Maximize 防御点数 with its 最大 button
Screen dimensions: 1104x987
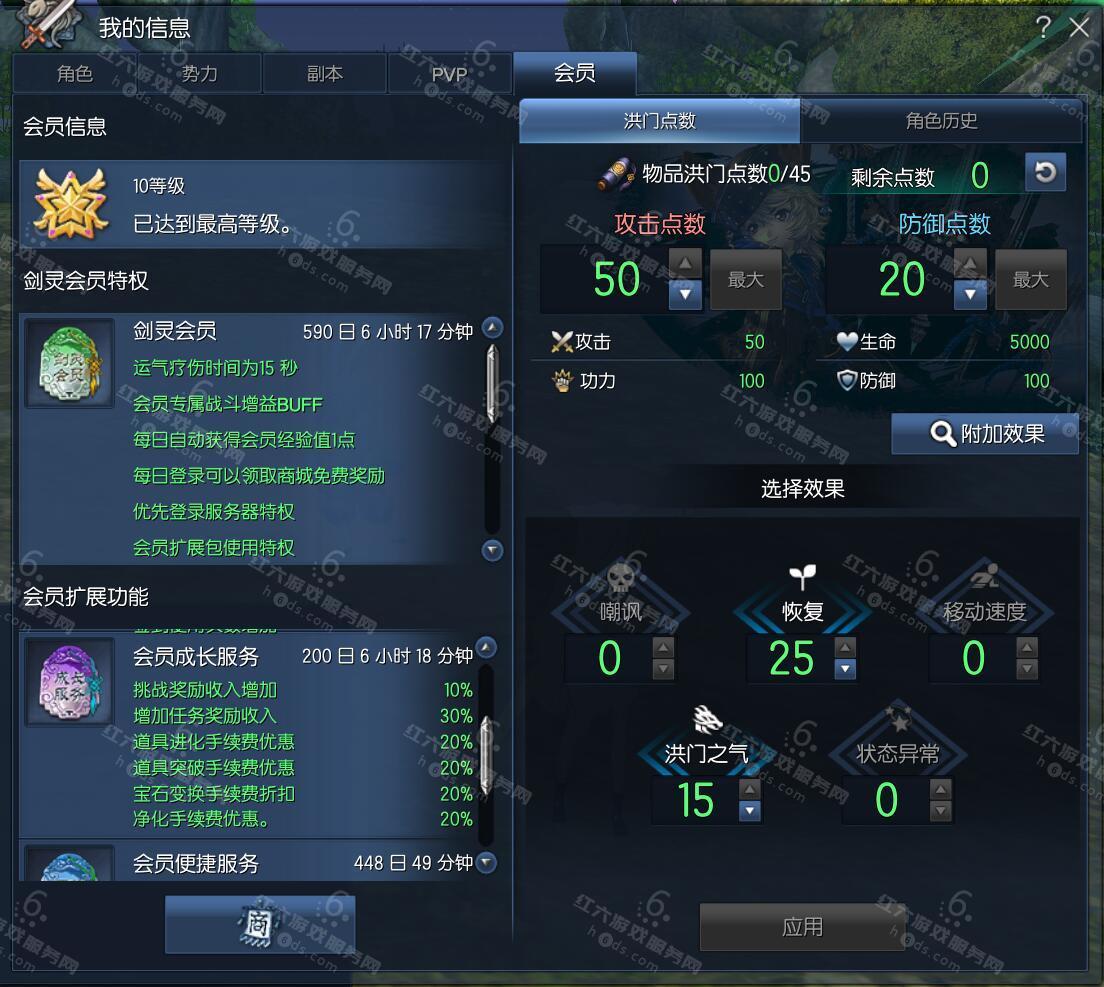point(1030,280)
